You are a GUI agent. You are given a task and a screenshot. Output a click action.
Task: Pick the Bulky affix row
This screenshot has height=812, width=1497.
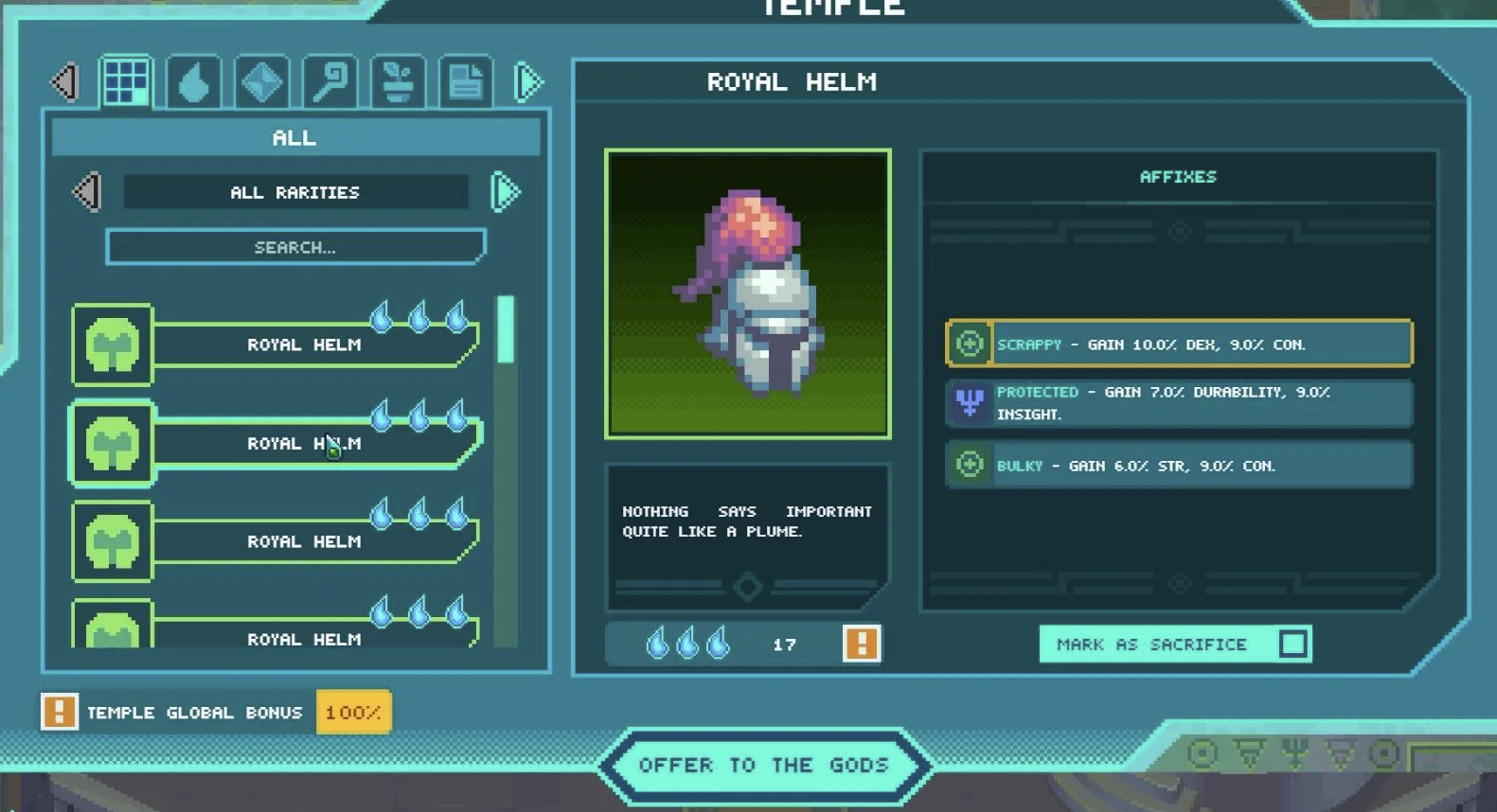point(1179,466)
